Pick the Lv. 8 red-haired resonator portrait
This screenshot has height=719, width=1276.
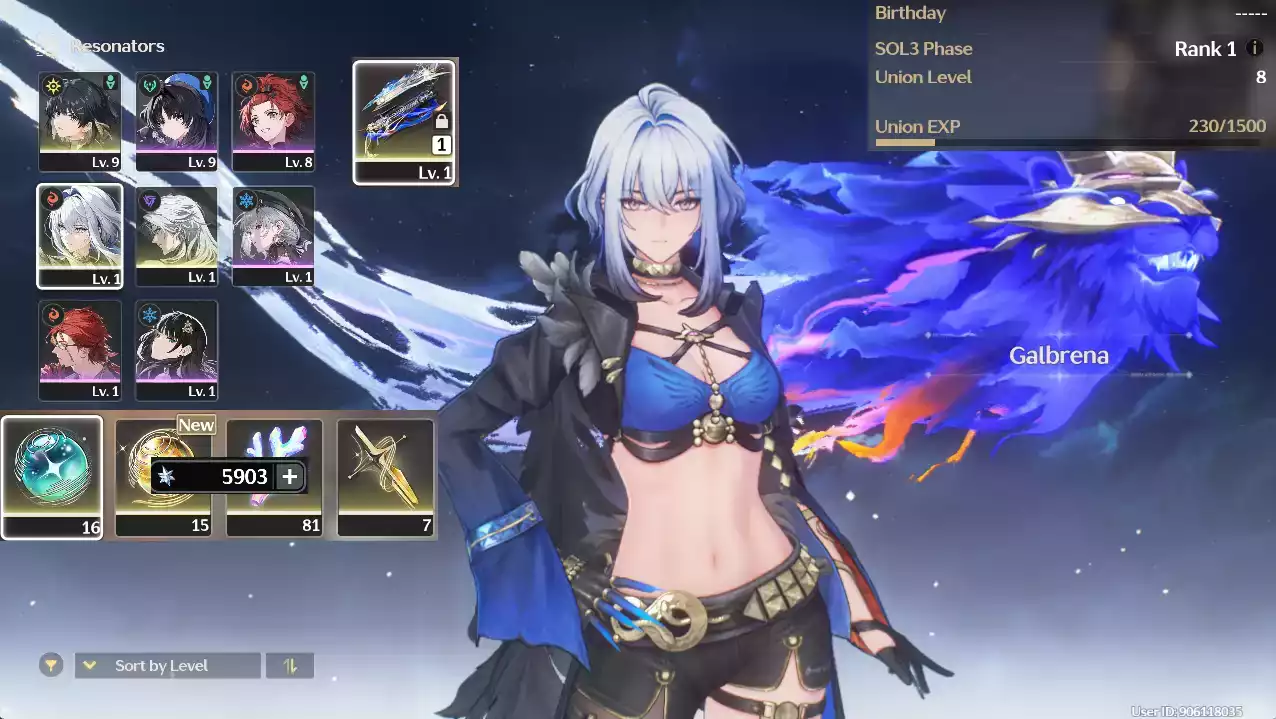click(273, 120)
